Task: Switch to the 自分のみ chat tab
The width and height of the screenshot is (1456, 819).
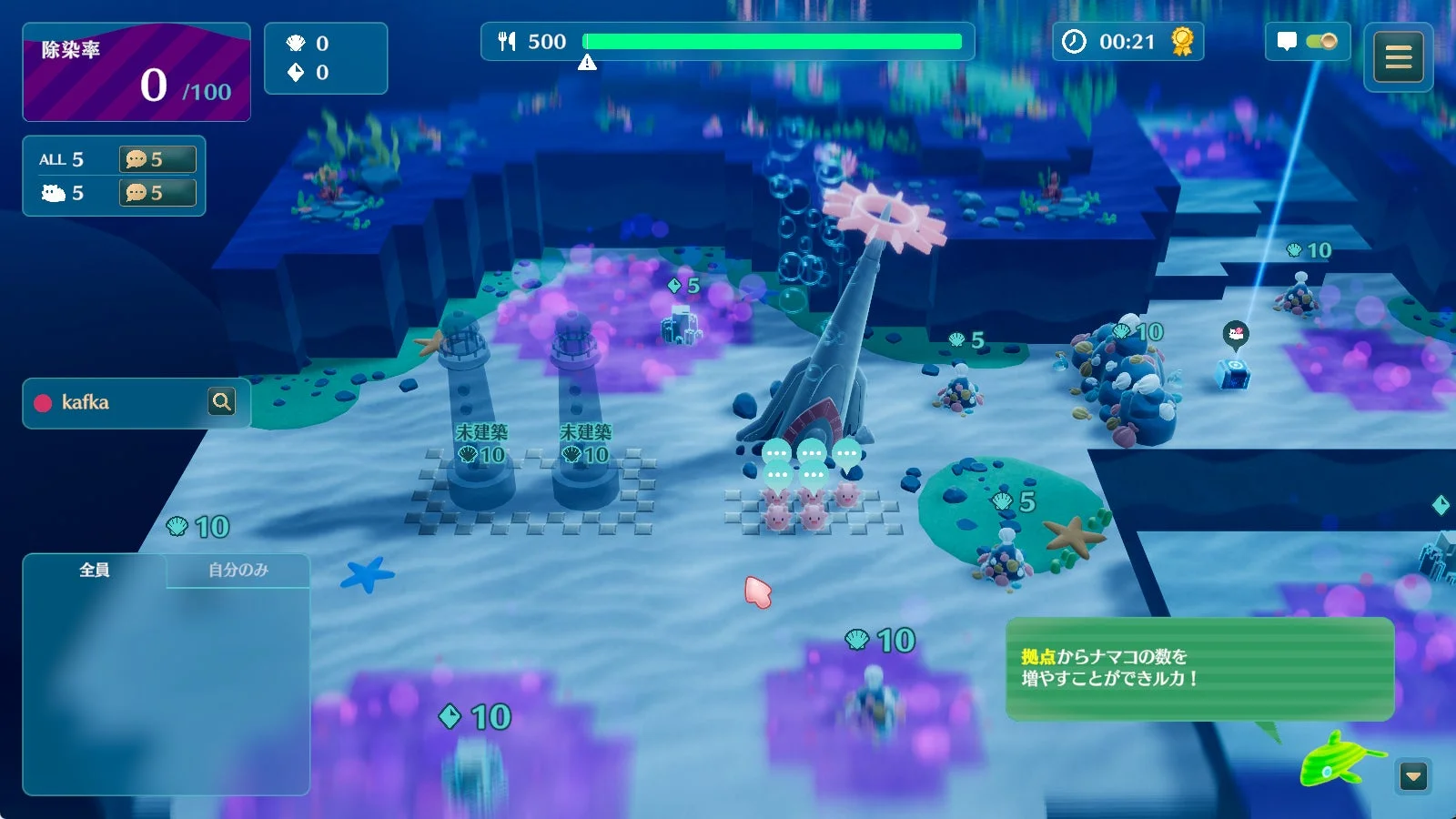Action: (237, 569)
